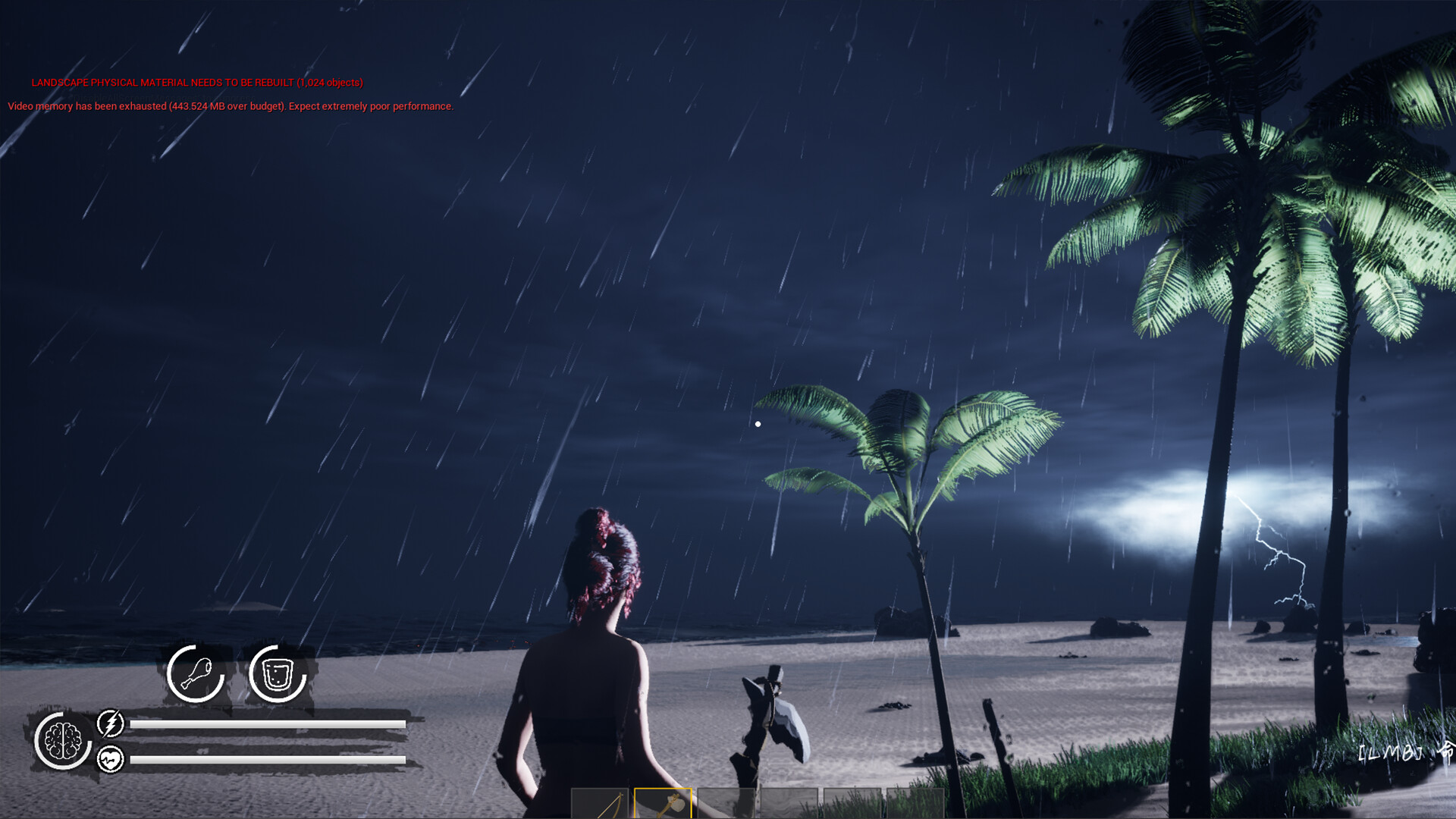The image size is (1456, 819).
Task: Click the white health bar beside the heartbeat icon
Action: pos(269,758)
